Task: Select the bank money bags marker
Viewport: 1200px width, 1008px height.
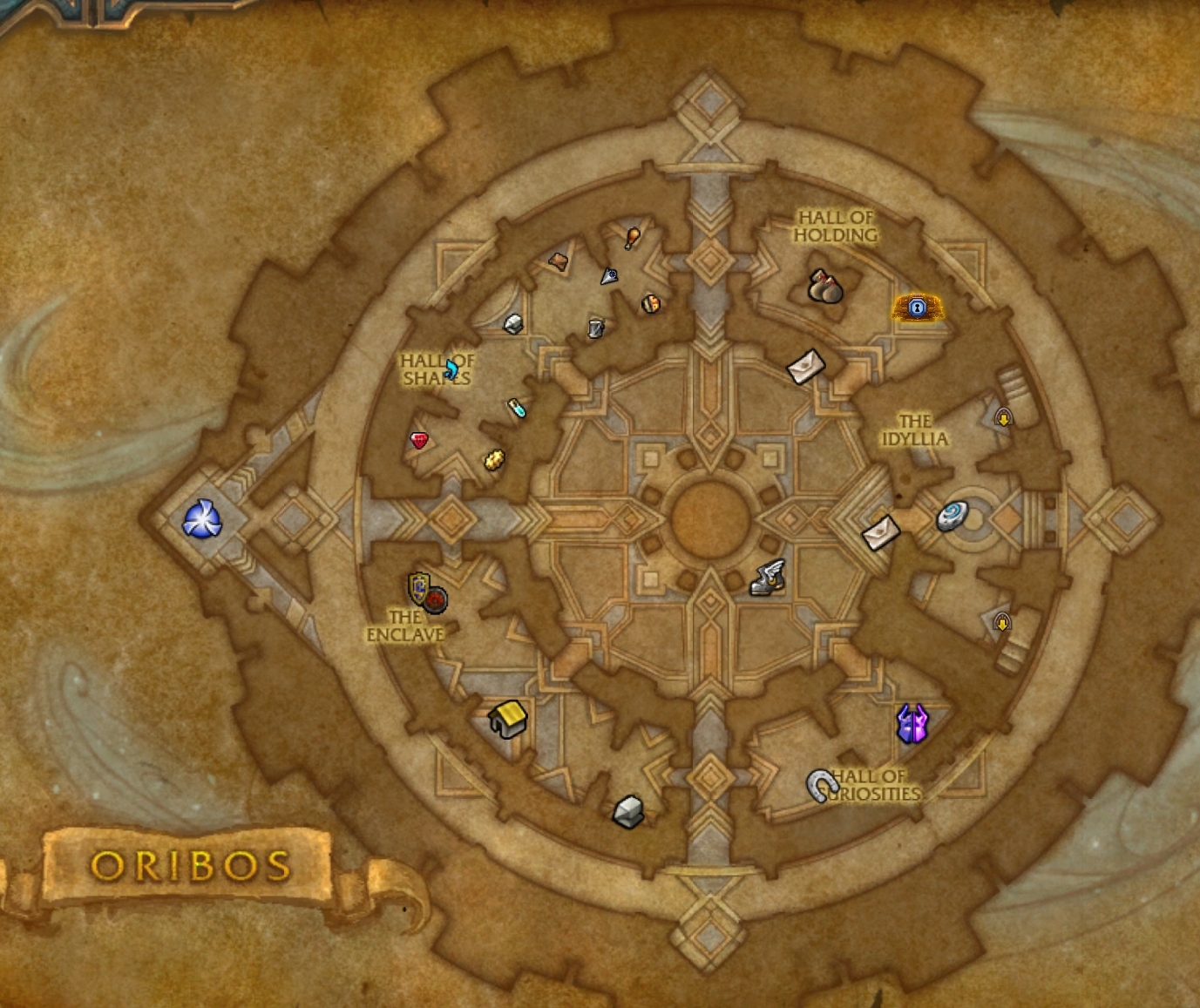Action: point(824,287)
